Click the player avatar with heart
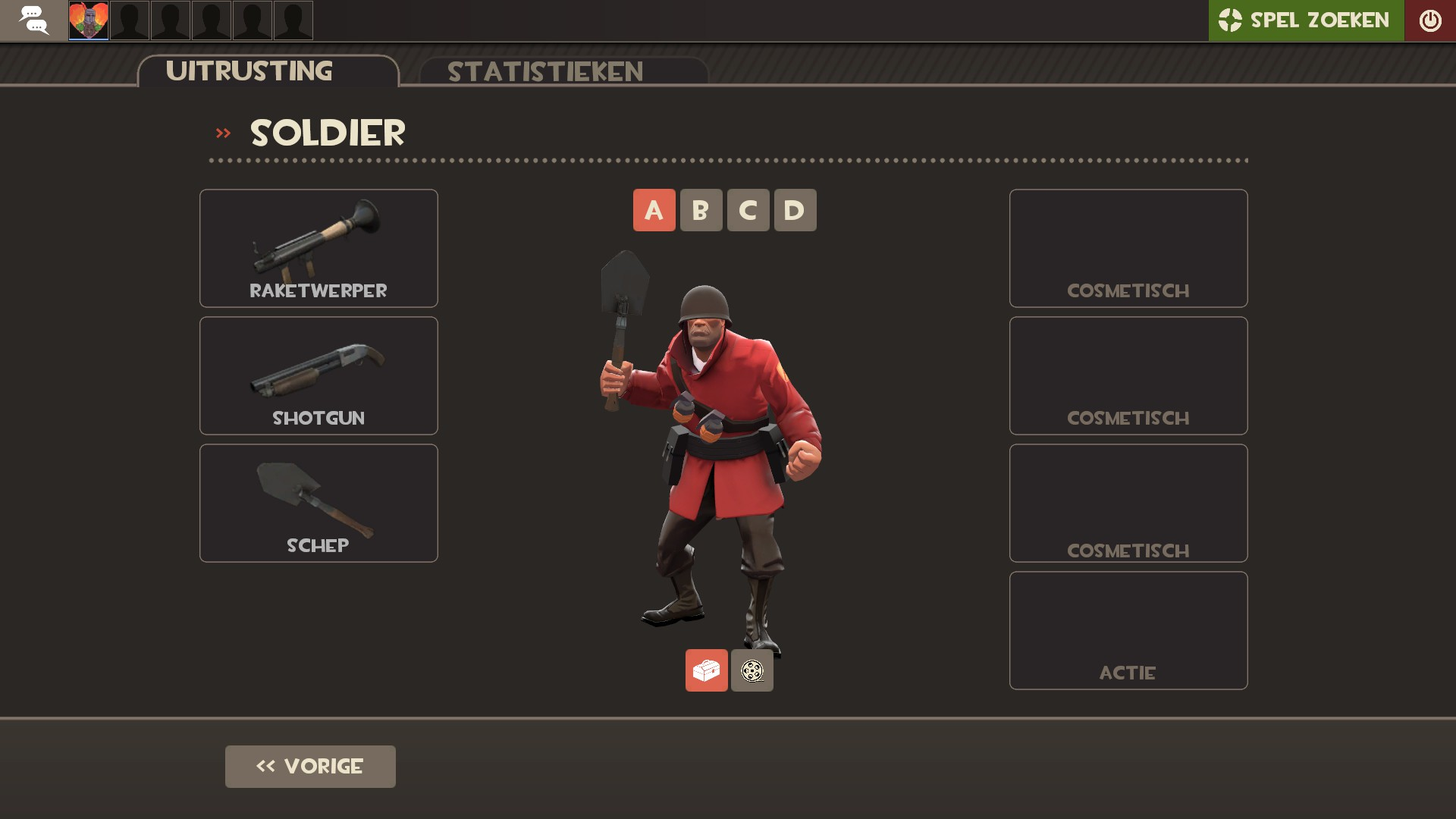 tap(89, 20)
